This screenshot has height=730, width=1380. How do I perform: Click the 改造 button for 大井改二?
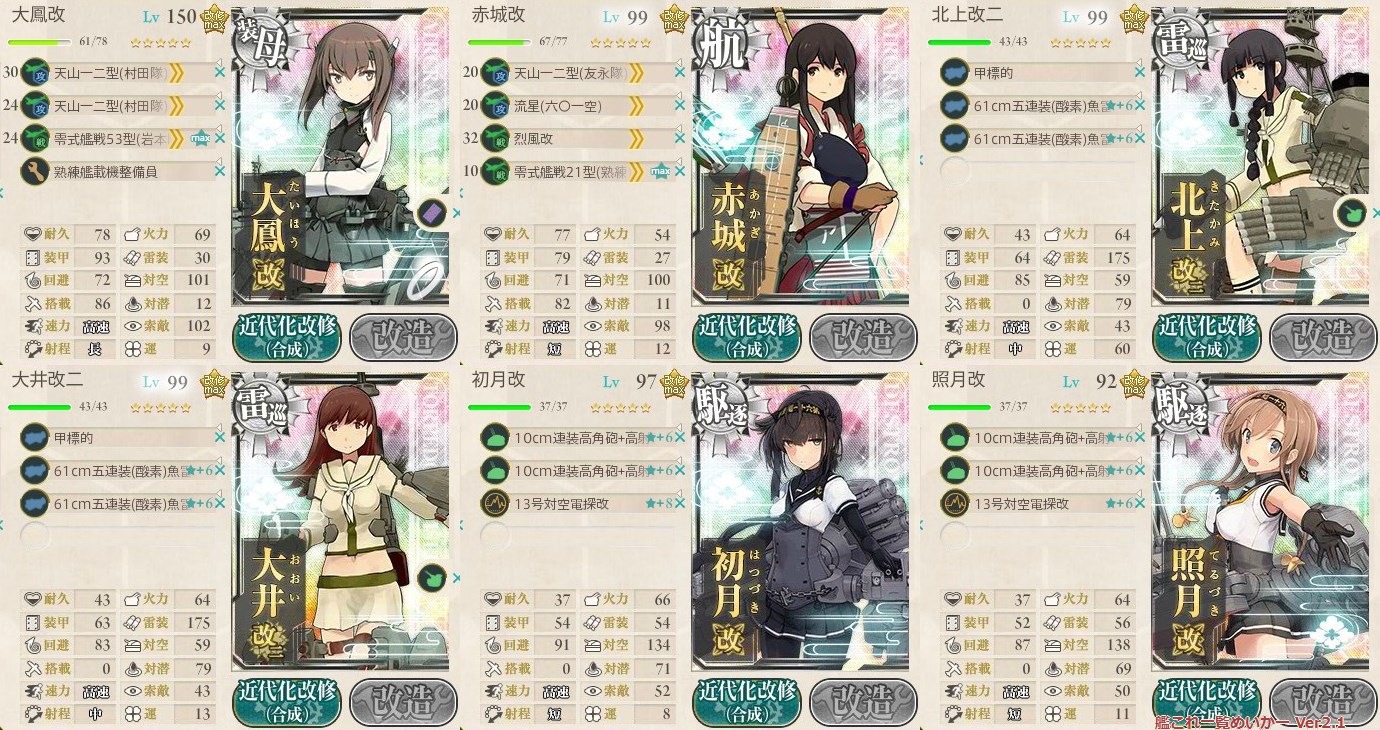click(x=403, y=703)
